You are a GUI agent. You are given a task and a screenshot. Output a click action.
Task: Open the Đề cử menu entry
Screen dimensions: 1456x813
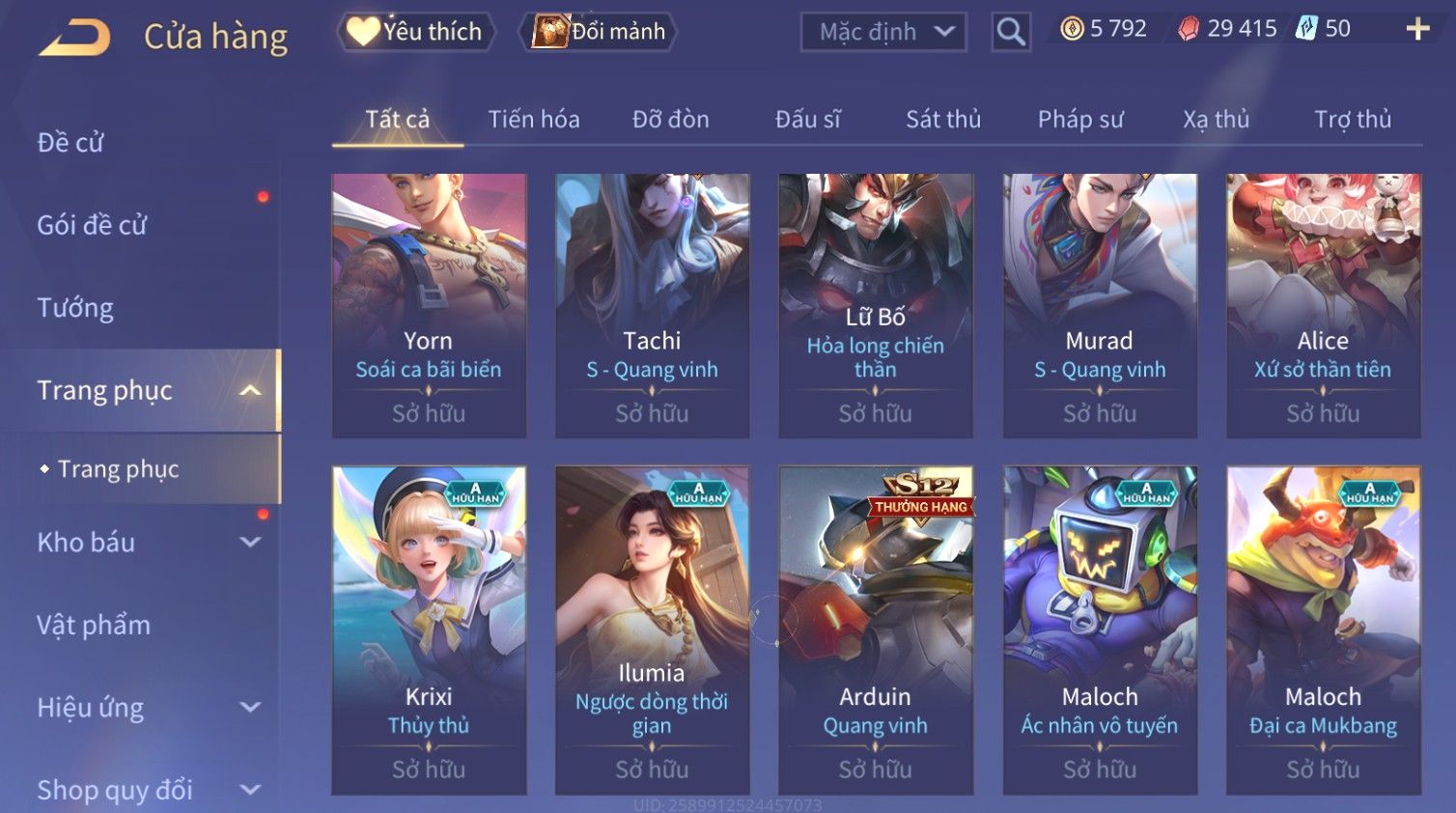70,143
